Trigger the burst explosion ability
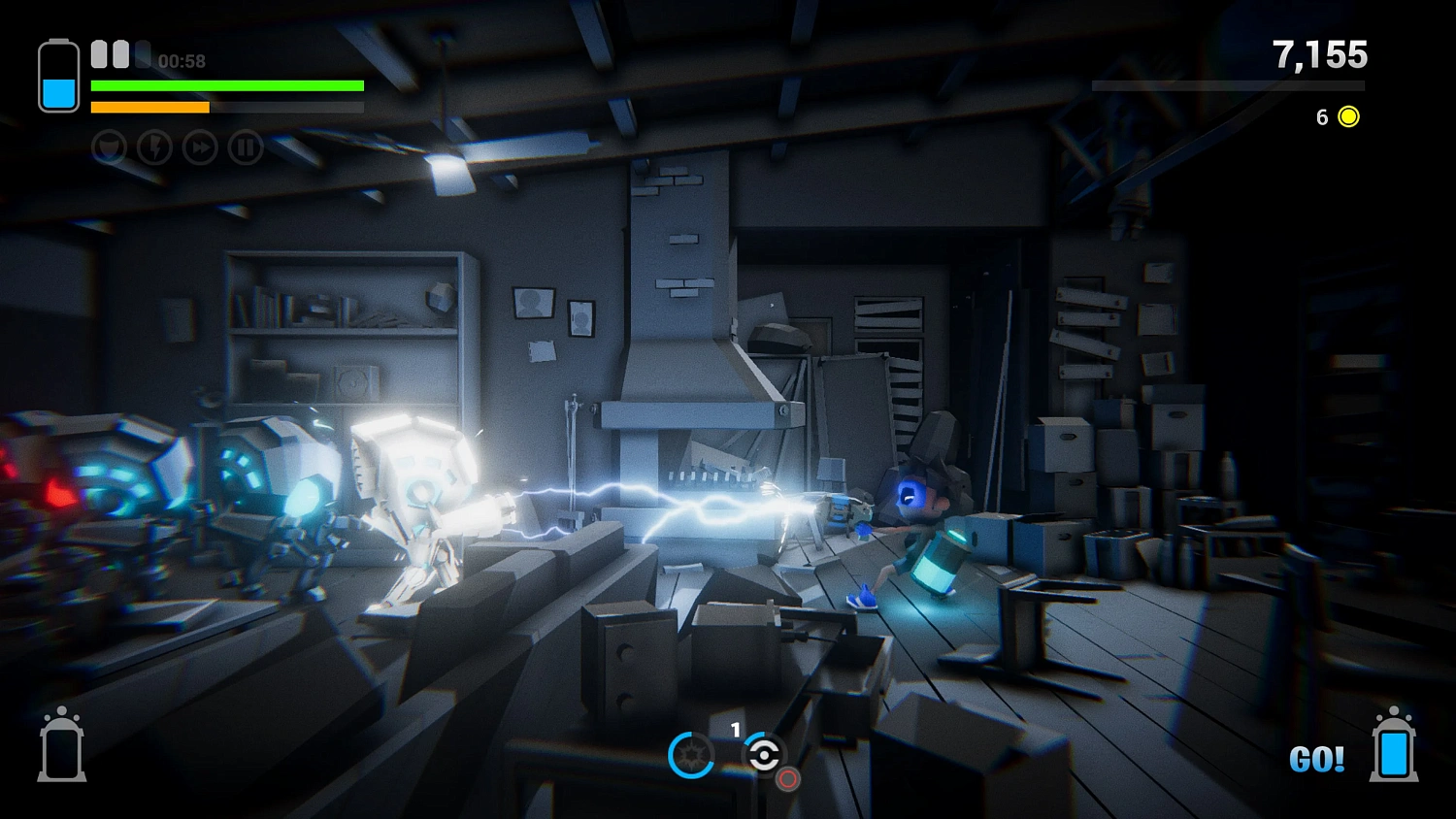Screen dimensions: 1456x819 click(x=691, y=755)
